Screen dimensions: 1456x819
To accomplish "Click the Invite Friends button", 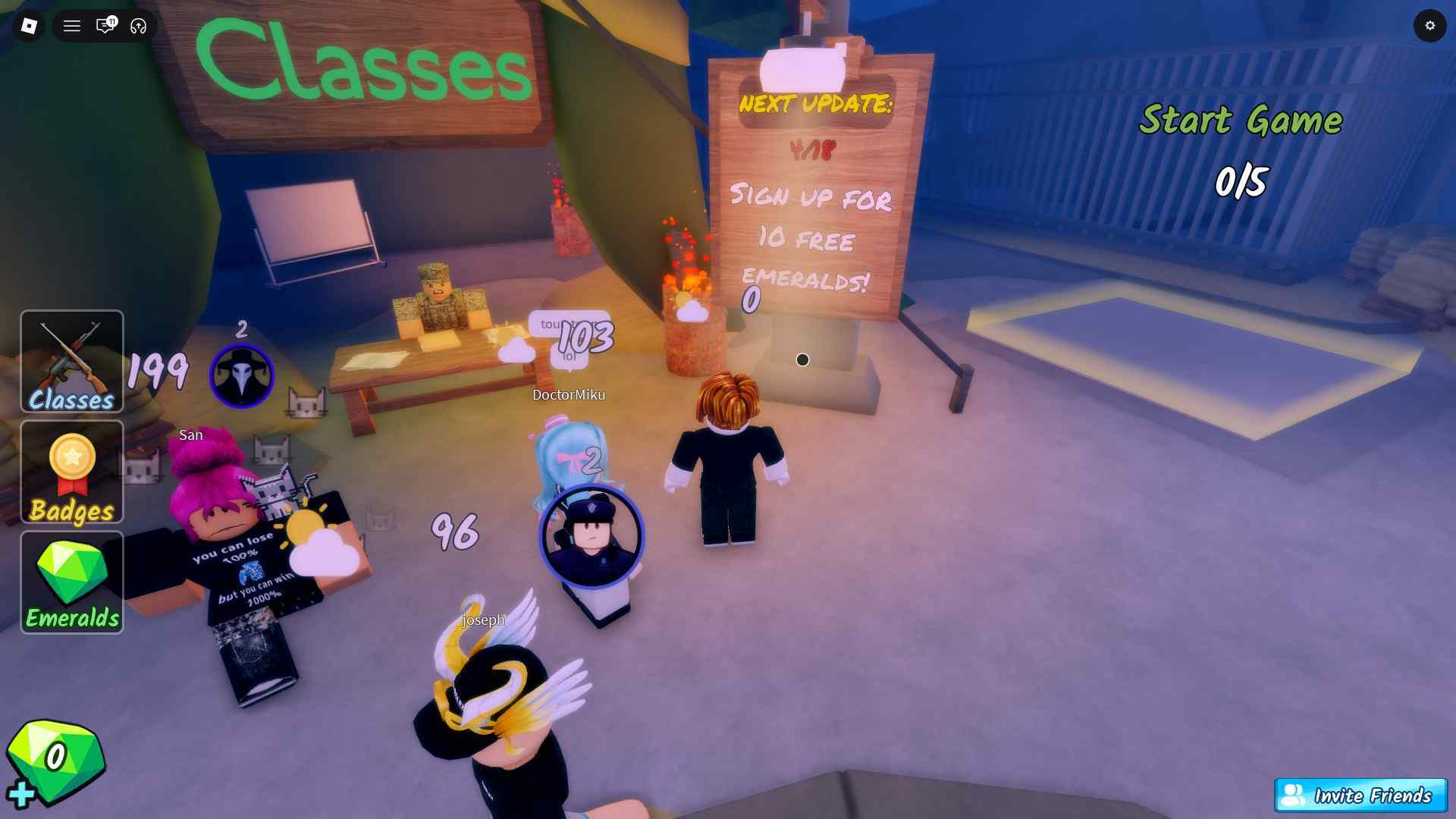I will pyautogui.click(x=1361, y=796).
